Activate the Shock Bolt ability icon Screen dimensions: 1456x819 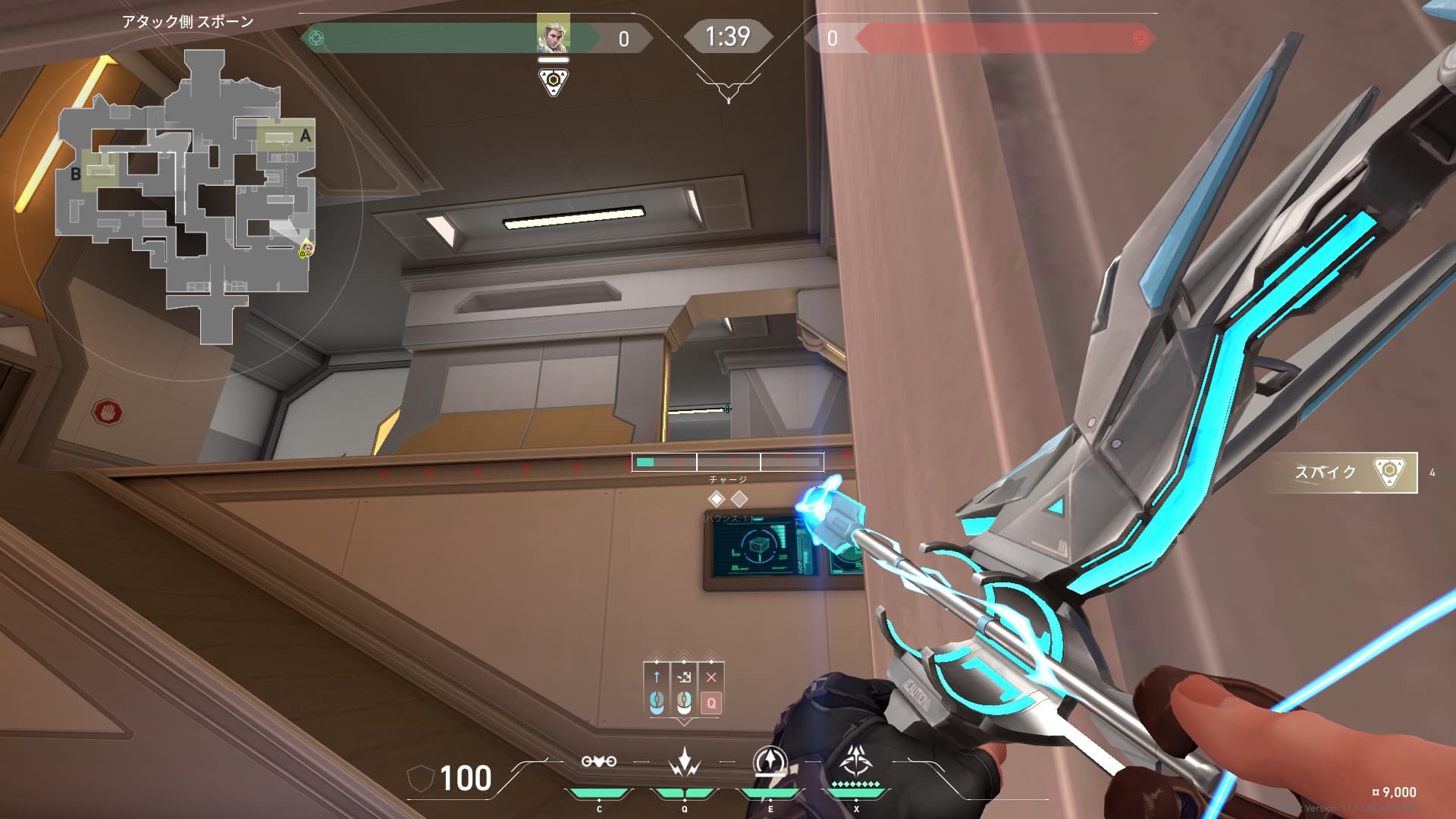[684, 761]
